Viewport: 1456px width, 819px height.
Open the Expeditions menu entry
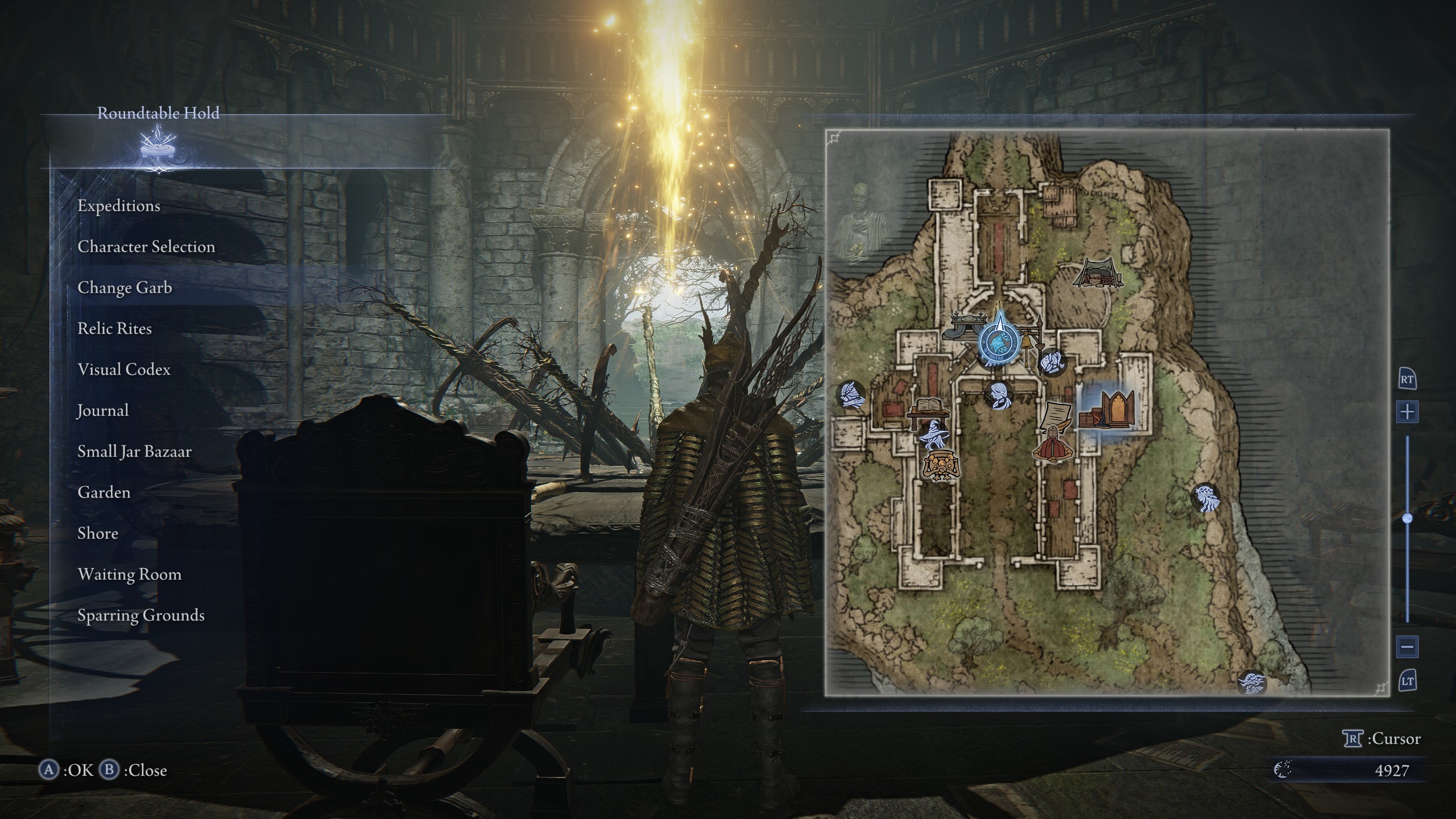[x=119, y=206]
